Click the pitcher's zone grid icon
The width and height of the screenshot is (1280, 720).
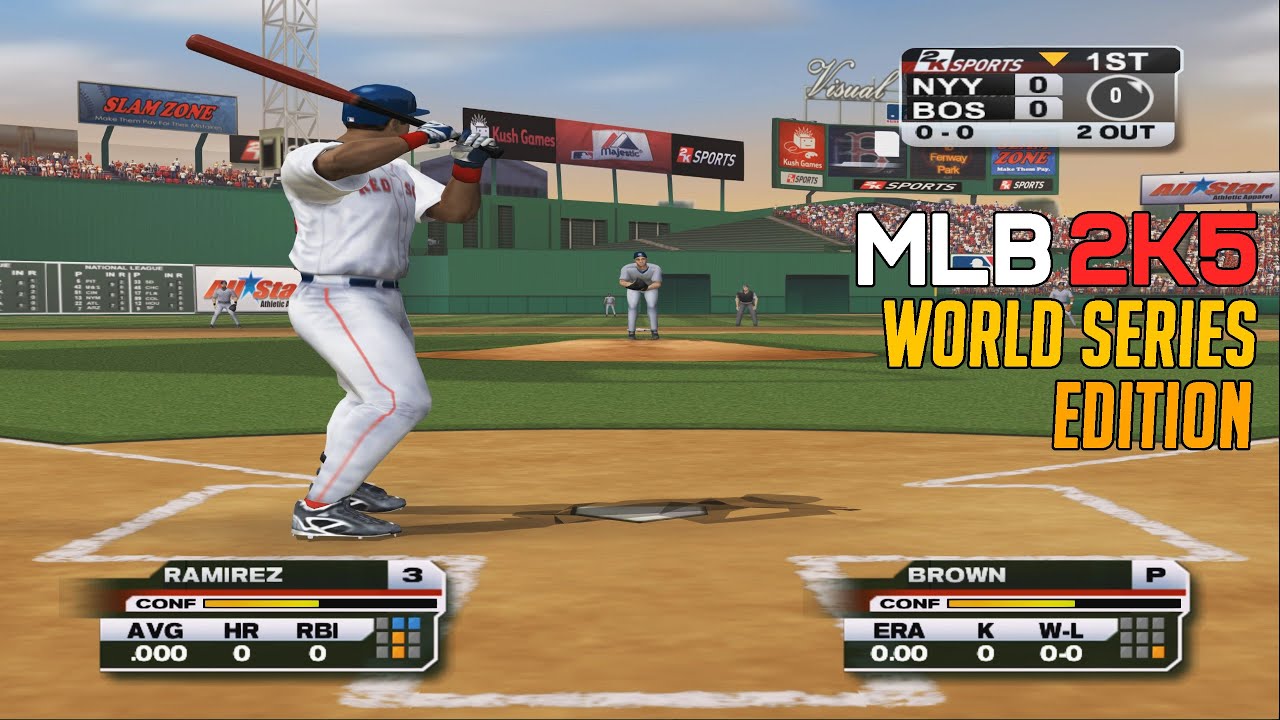1143,639
